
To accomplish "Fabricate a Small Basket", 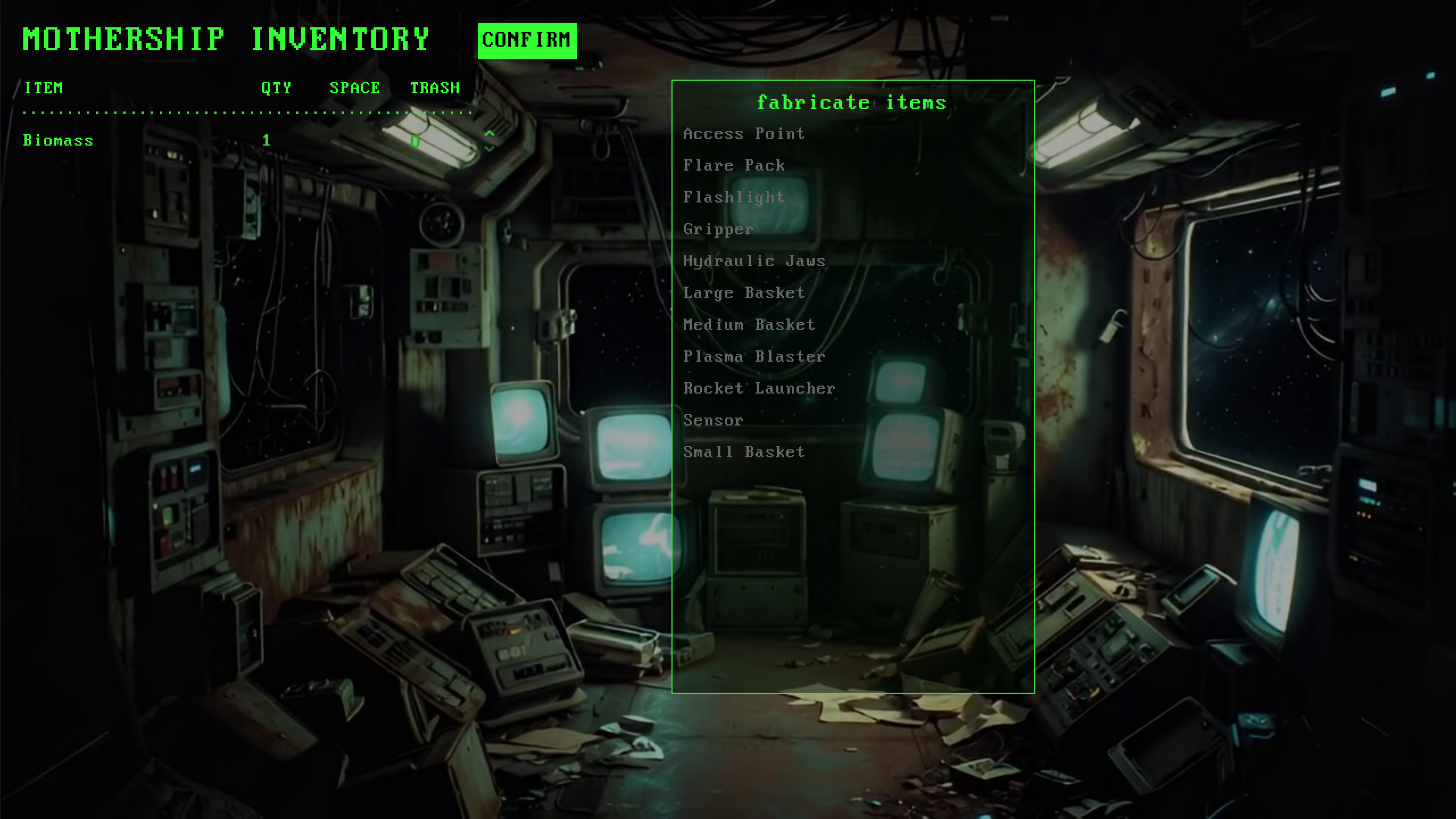I will point(744,452).
